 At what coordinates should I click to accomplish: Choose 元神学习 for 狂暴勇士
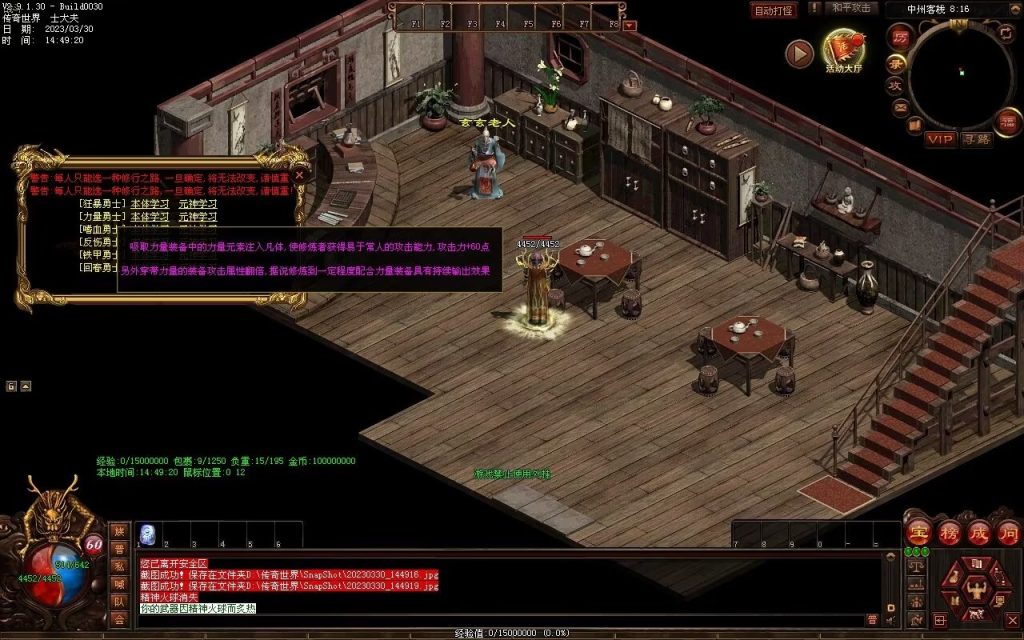tap(198, 204)
